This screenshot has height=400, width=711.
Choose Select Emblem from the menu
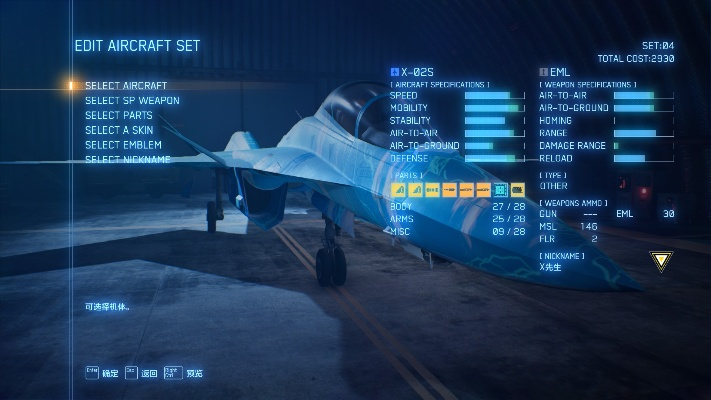[x=123, y=145]
